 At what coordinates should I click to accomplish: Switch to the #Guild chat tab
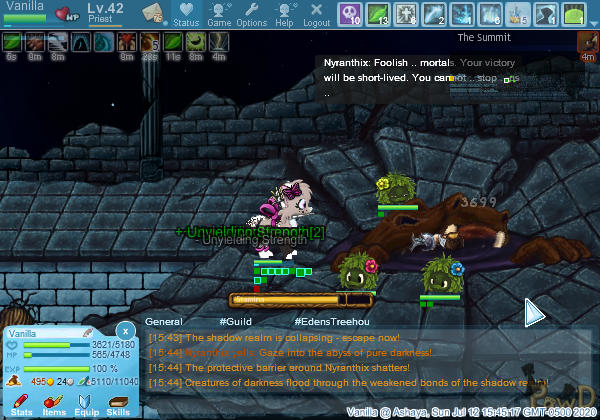tap(230, 322)
